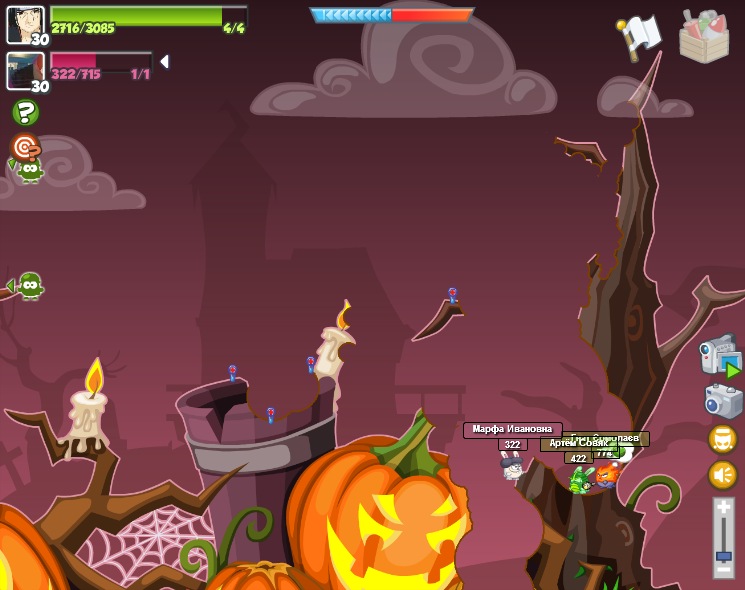Zoom in with the plus button
Viewport: 745px width, 590px height.
click(x=723, y=508)
